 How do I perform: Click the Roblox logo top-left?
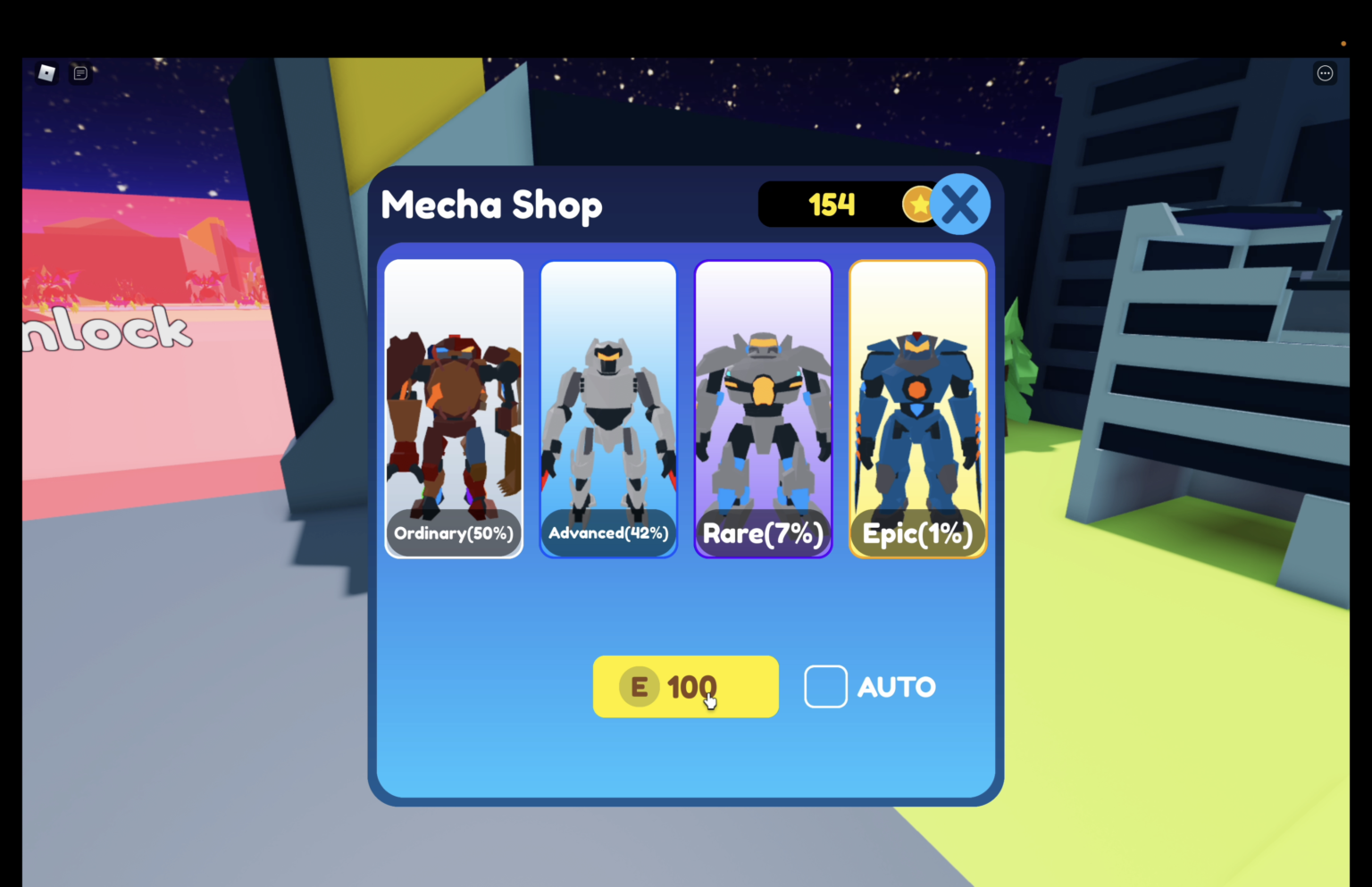[x=46, y=72]
